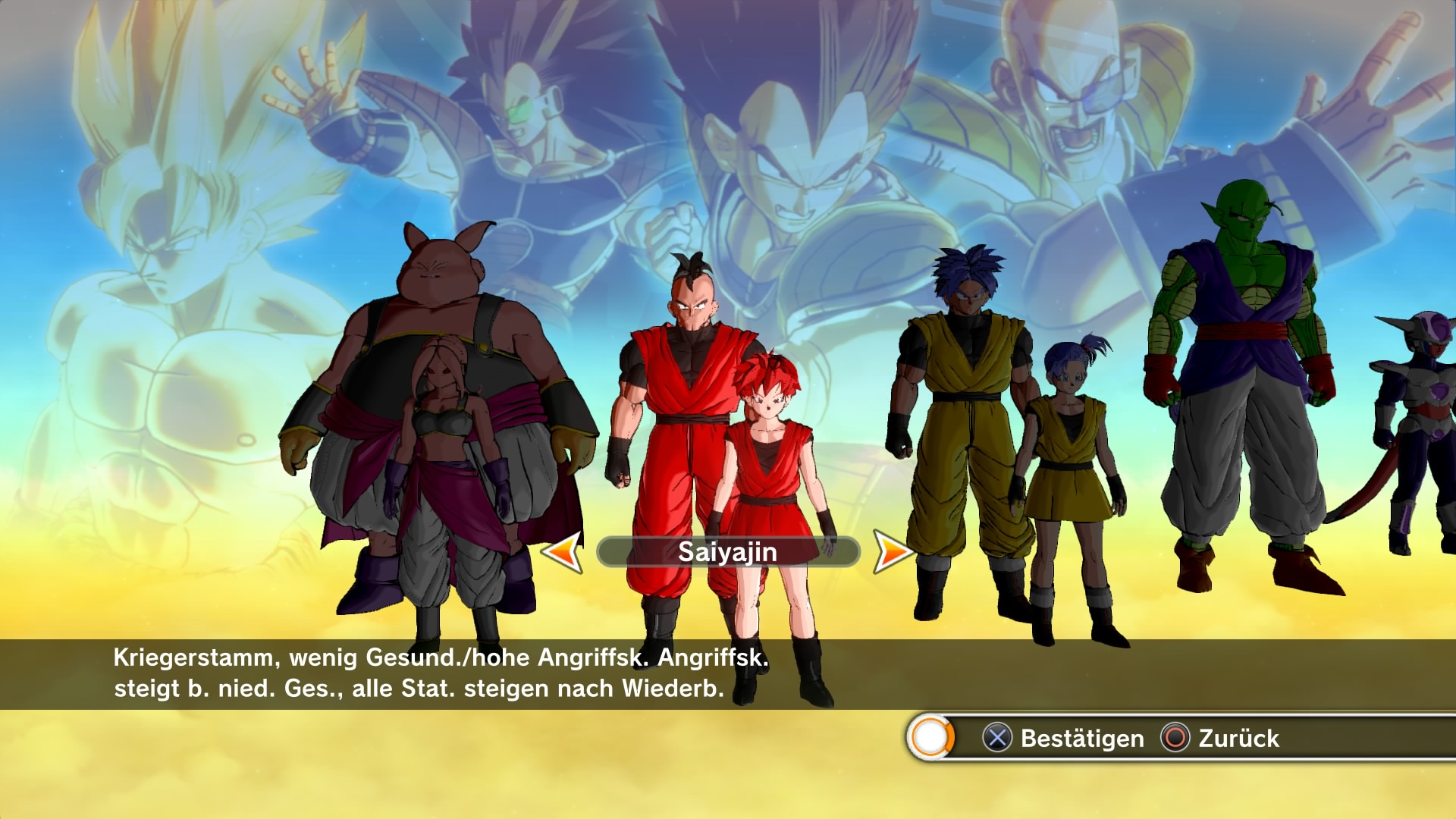The image size is (1456, 819).
Task: Click the right orange arrow beside Saiyajin
Action: [893, 551]
